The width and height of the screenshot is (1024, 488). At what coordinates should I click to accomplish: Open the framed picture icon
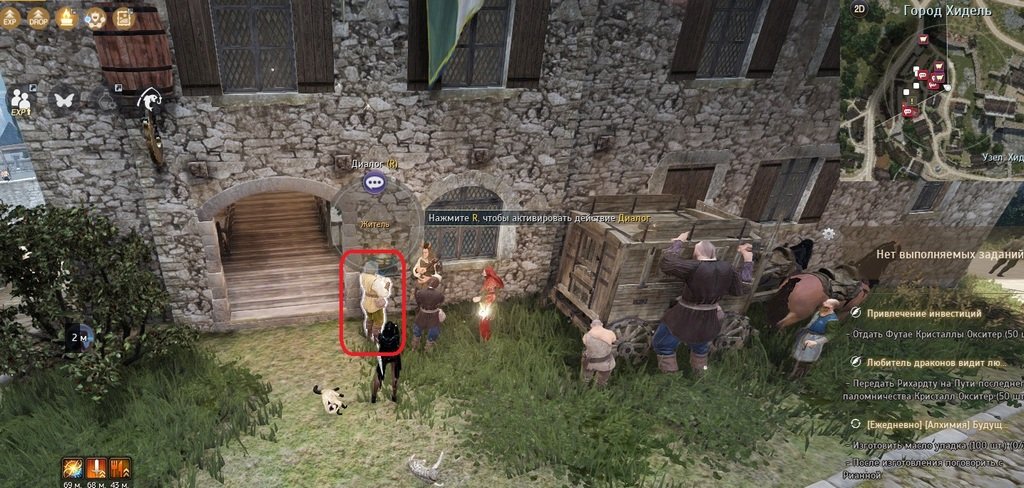(x=123, y=17)
